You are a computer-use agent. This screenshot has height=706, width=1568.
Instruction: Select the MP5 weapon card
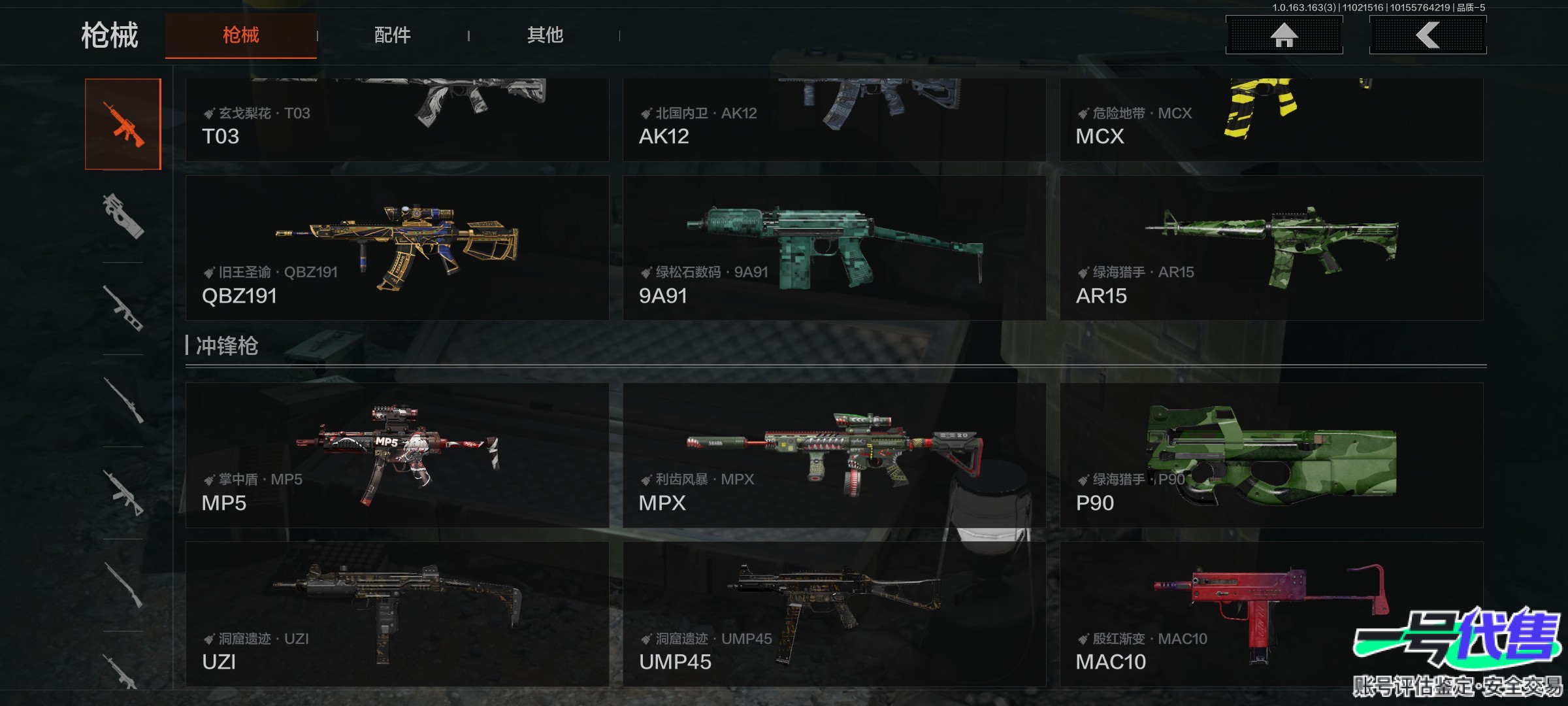tap(397, 455)
